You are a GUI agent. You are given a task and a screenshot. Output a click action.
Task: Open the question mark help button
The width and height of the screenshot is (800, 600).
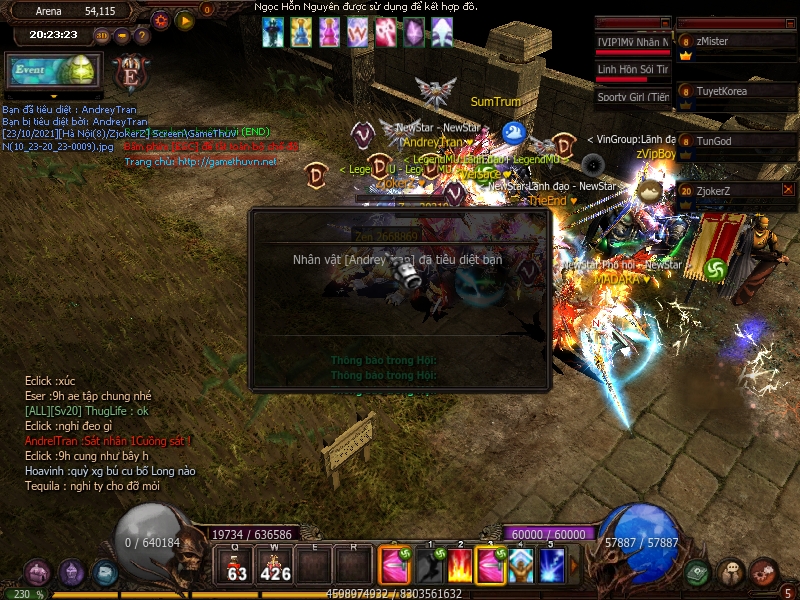point(141,35)
